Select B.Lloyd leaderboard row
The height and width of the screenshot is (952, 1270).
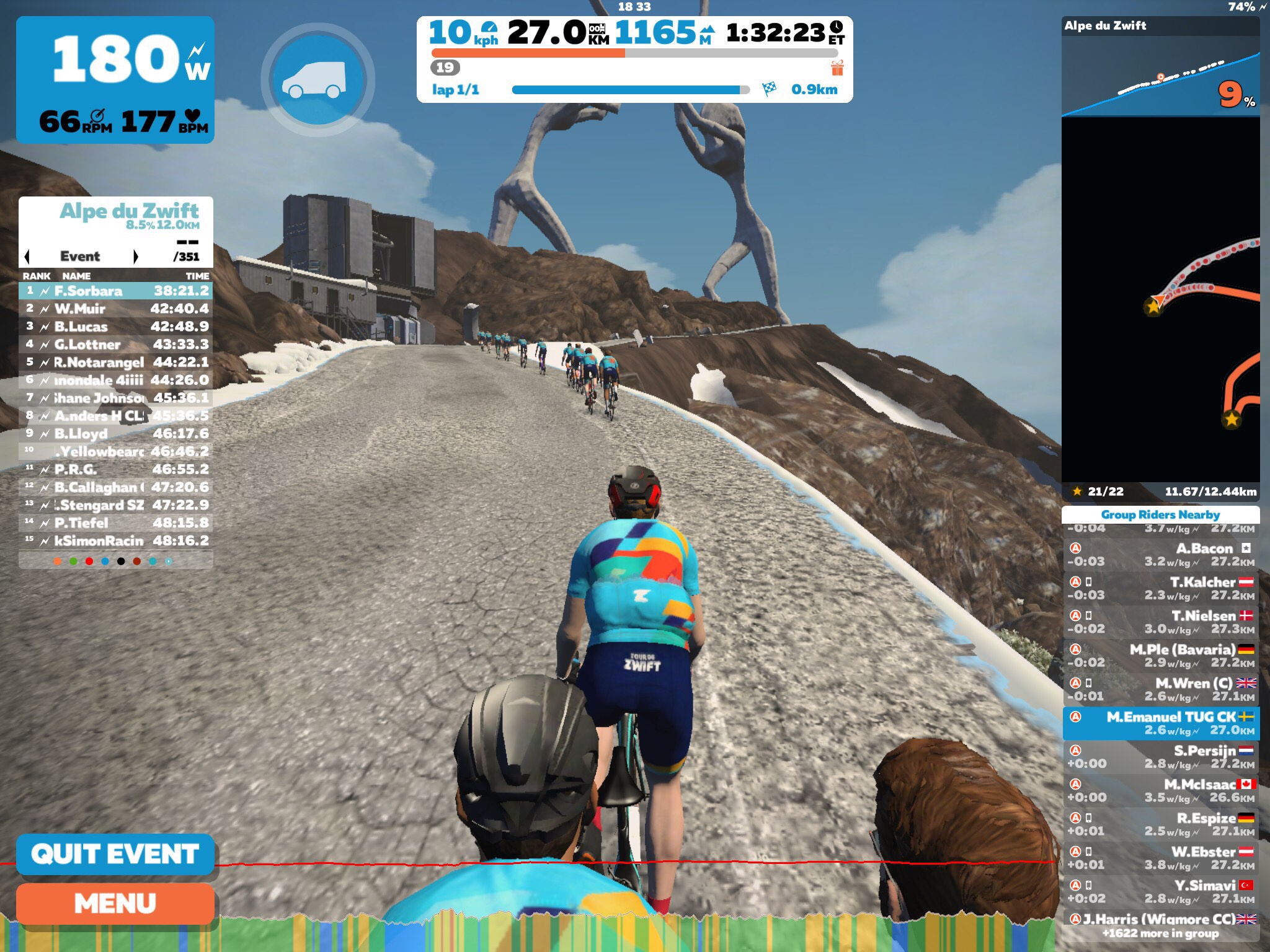pyautogui.click(x=115, y=434)
